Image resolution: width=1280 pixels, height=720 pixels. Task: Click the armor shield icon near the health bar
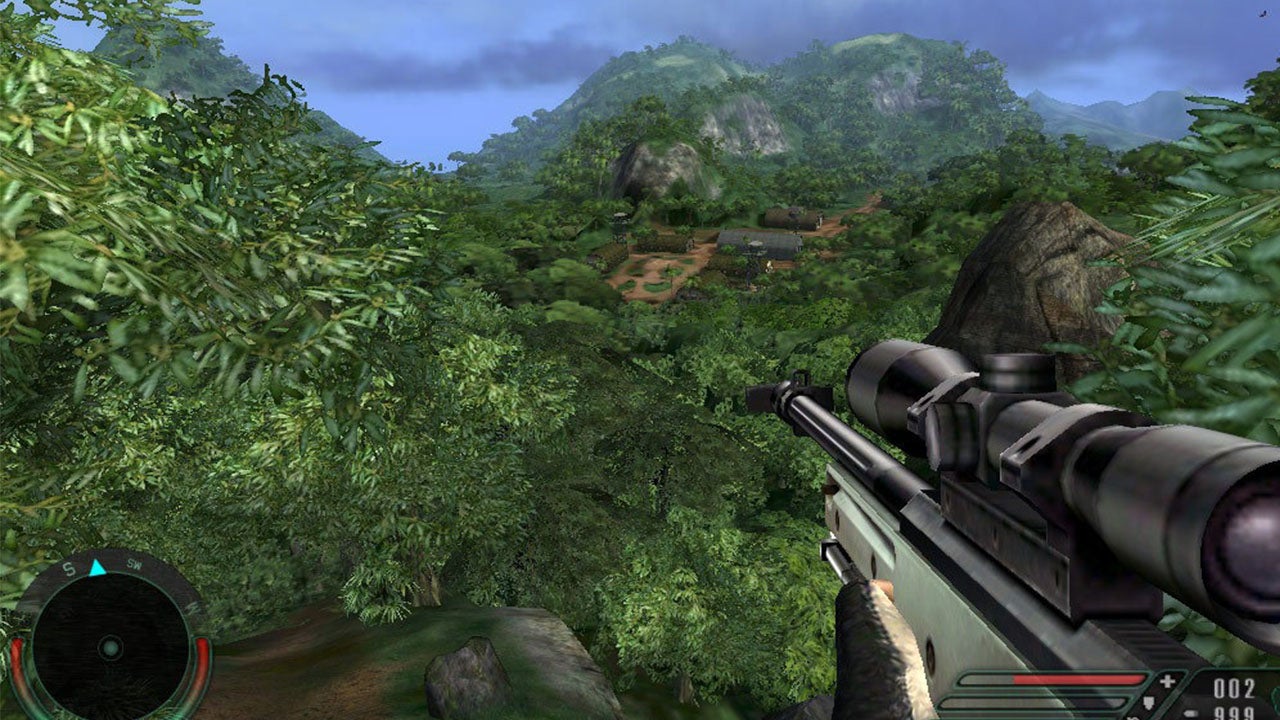point(1147,703)
